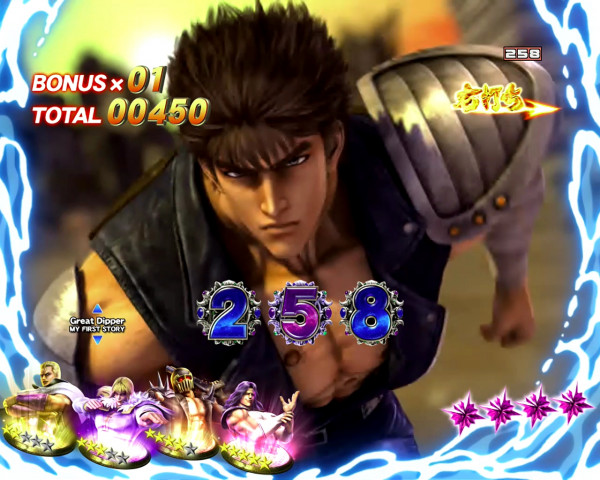Image resolution: width=600 pixels, height=480 pixels.
Task: Click the blue number 8 reel
Action: click(x=370, y=314)
